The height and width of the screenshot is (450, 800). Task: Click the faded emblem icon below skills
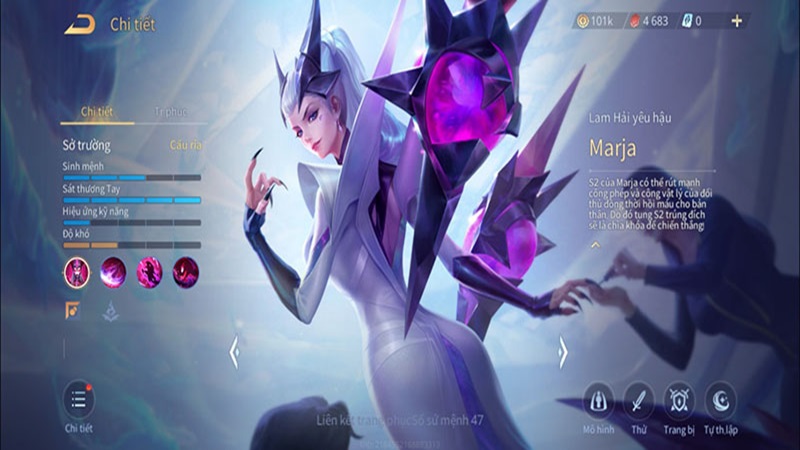pos(109,311)
